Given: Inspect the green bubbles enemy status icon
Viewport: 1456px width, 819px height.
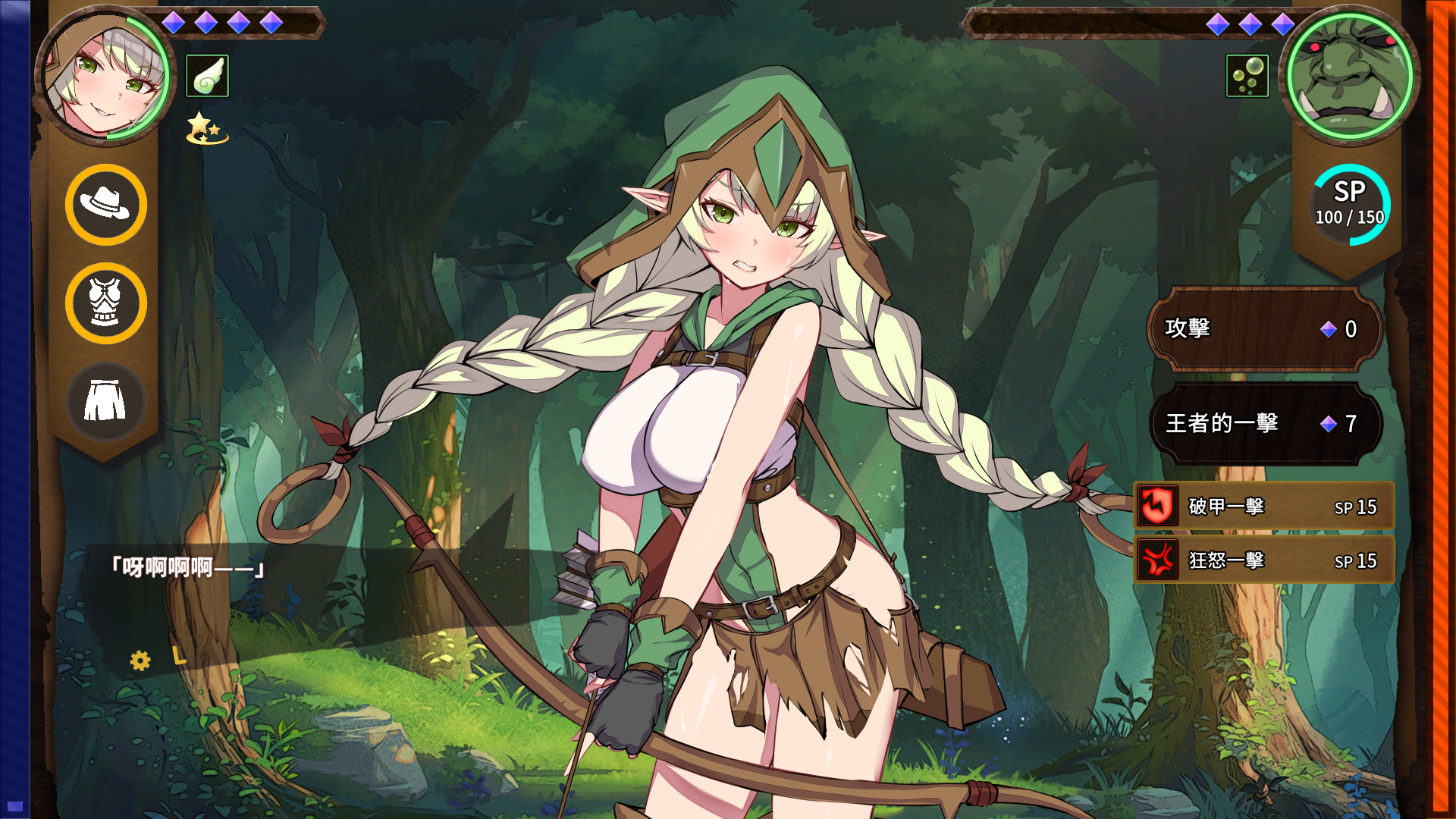Looking at the screenshot, I should coord(1247,76).
